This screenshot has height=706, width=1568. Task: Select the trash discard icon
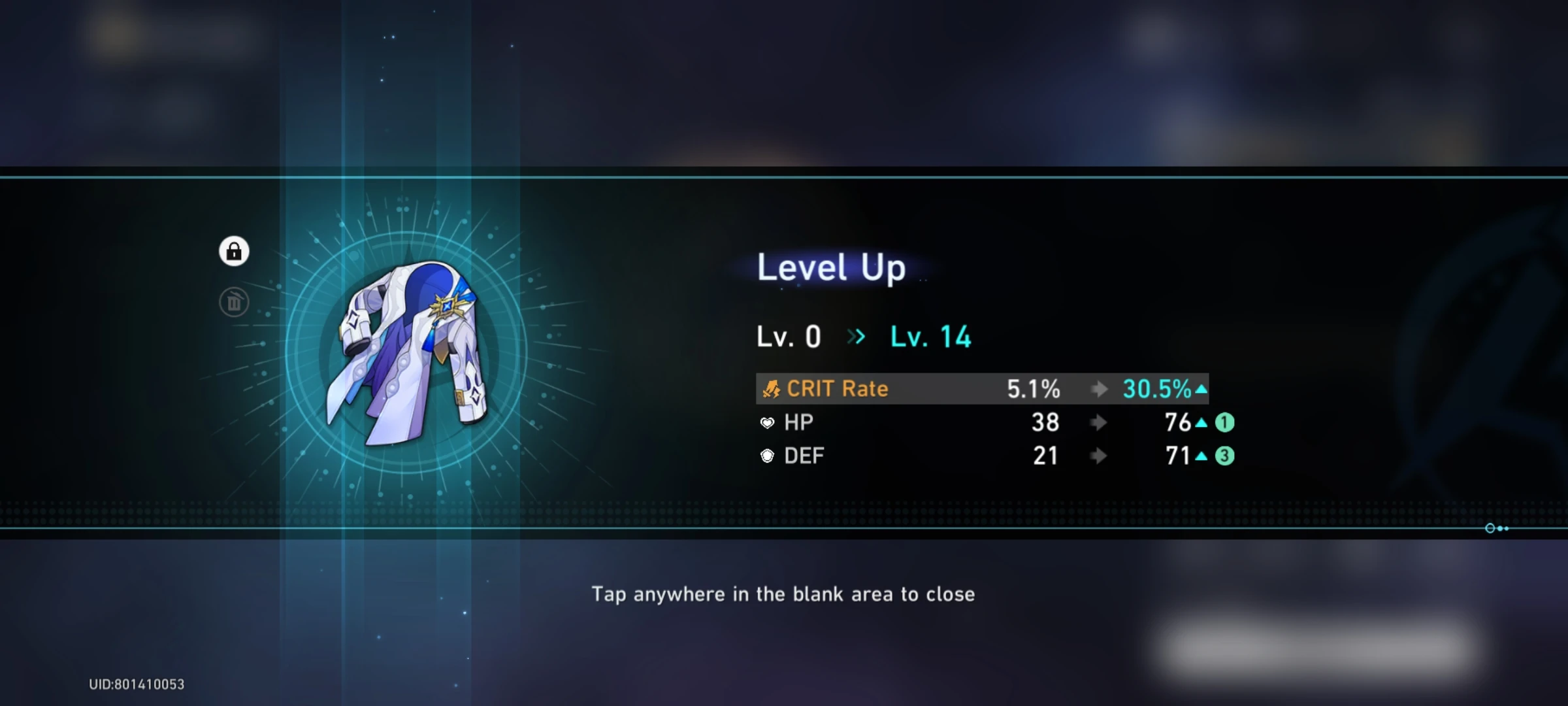tap(235, 301)
